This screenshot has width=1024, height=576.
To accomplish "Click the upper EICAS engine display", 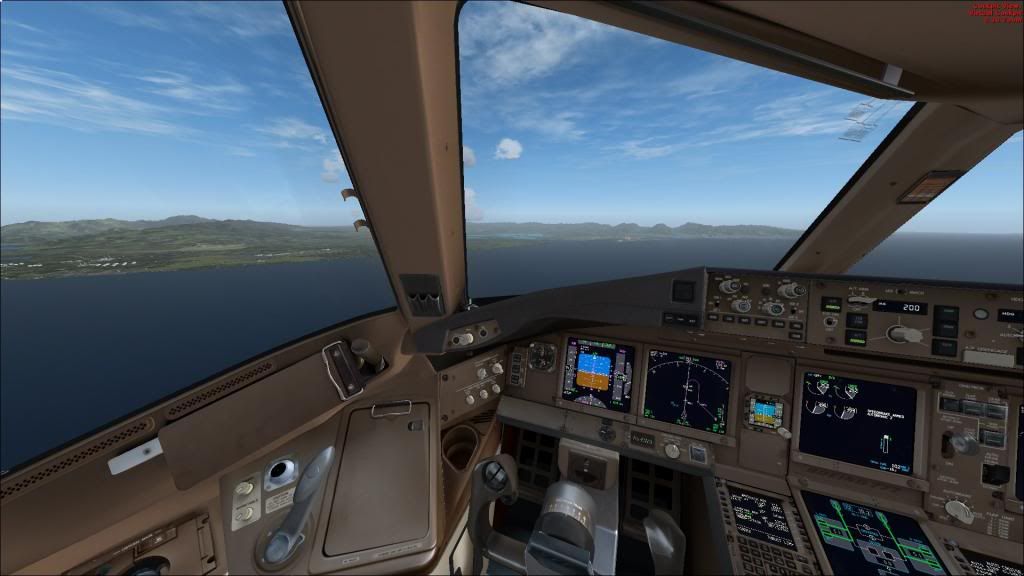I will click(x=857, y=421).
